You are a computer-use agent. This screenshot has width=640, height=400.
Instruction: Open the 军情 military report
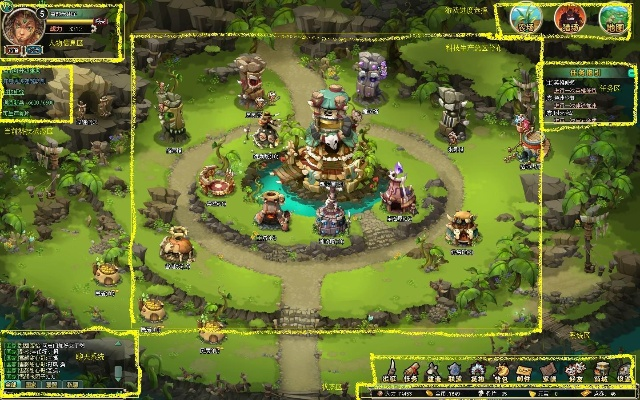click(x=549, y=371)
